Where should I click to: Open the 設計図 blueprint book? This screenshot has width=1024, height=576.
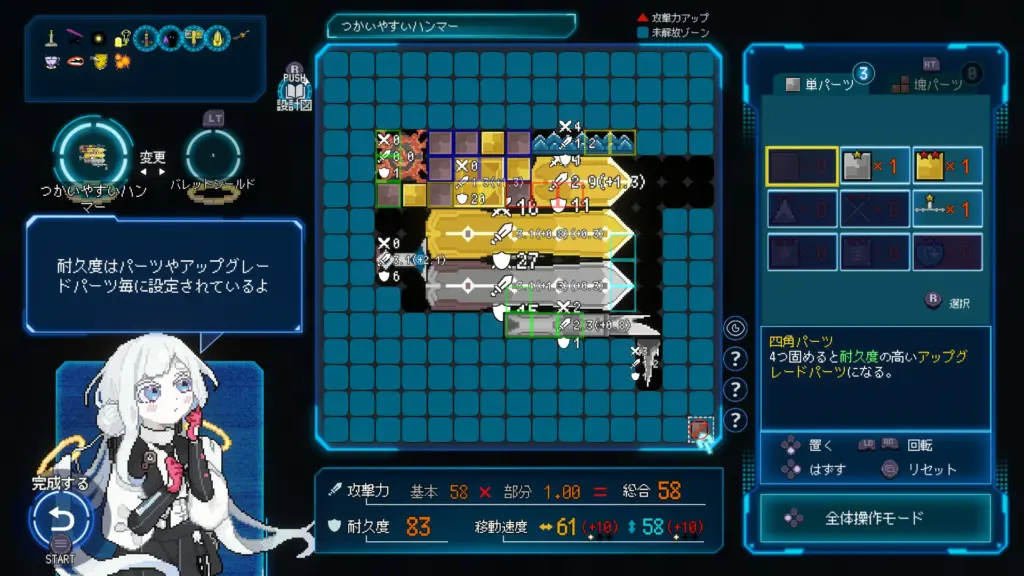pyautogui.click(x=294, y=94)
